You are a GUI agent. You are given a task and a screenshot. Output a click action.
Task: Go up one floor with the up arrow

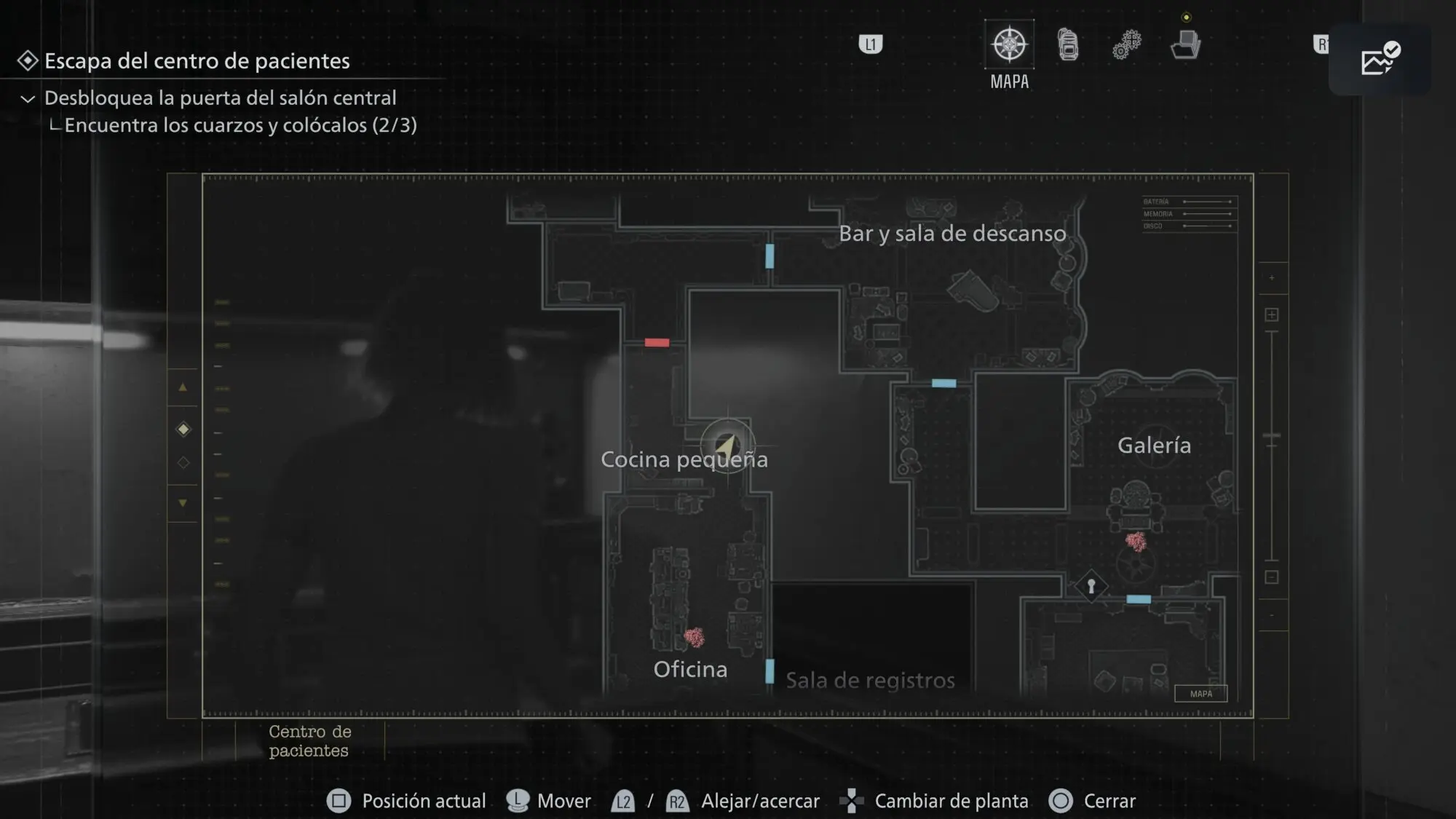[183, 388]
